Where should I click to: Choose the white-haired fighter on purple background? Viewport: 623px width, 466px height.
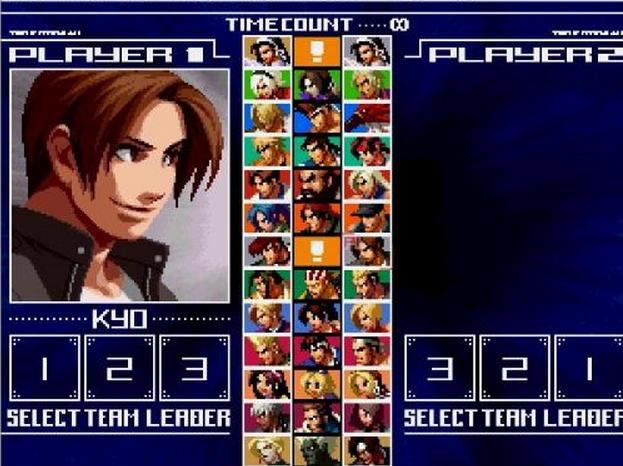point(267,416)
